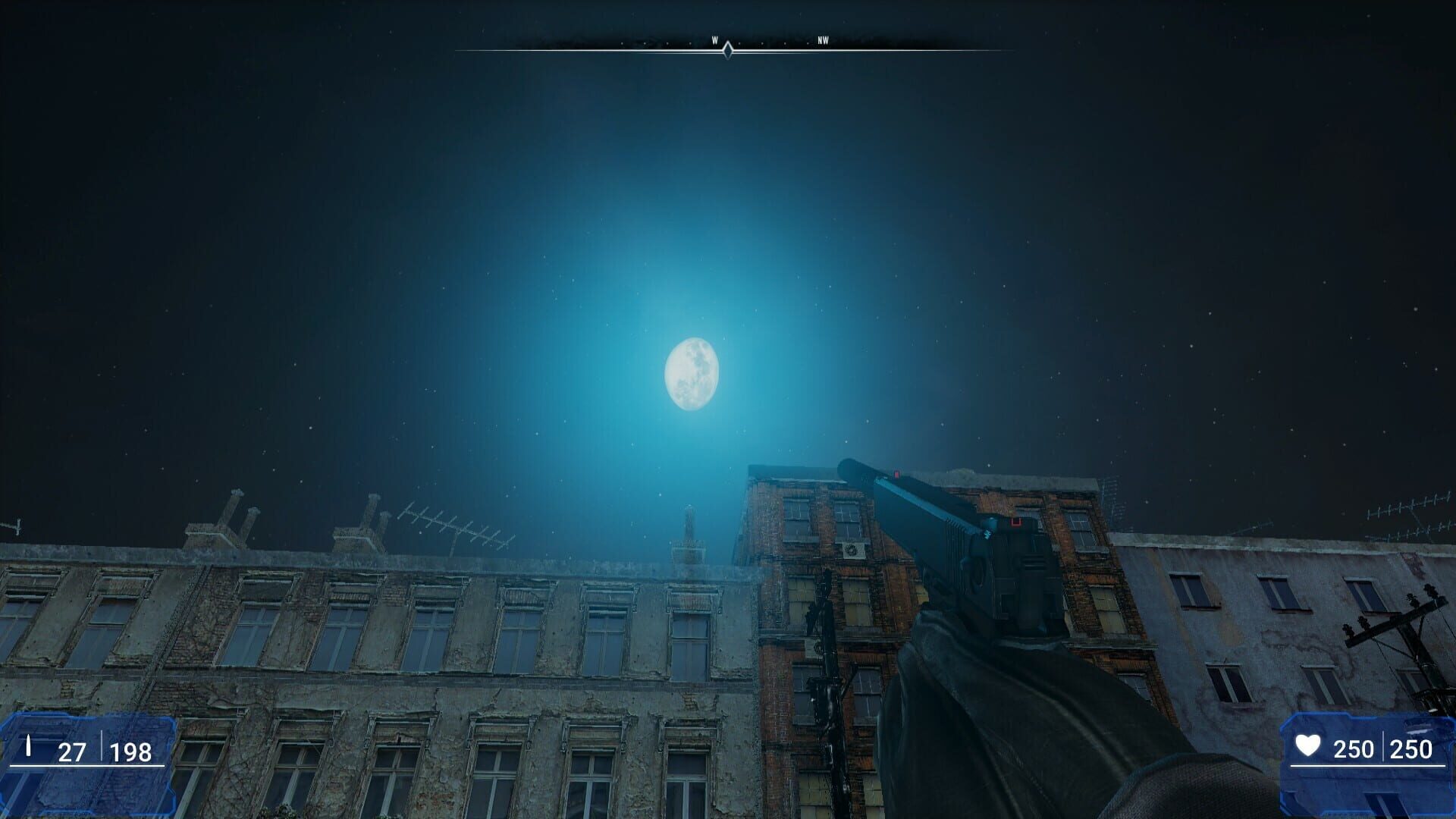Screen dimensions: 1456x819
Task: Click the current magazine count showing 27
Action: pyautogui.click(x=72, y=752)
